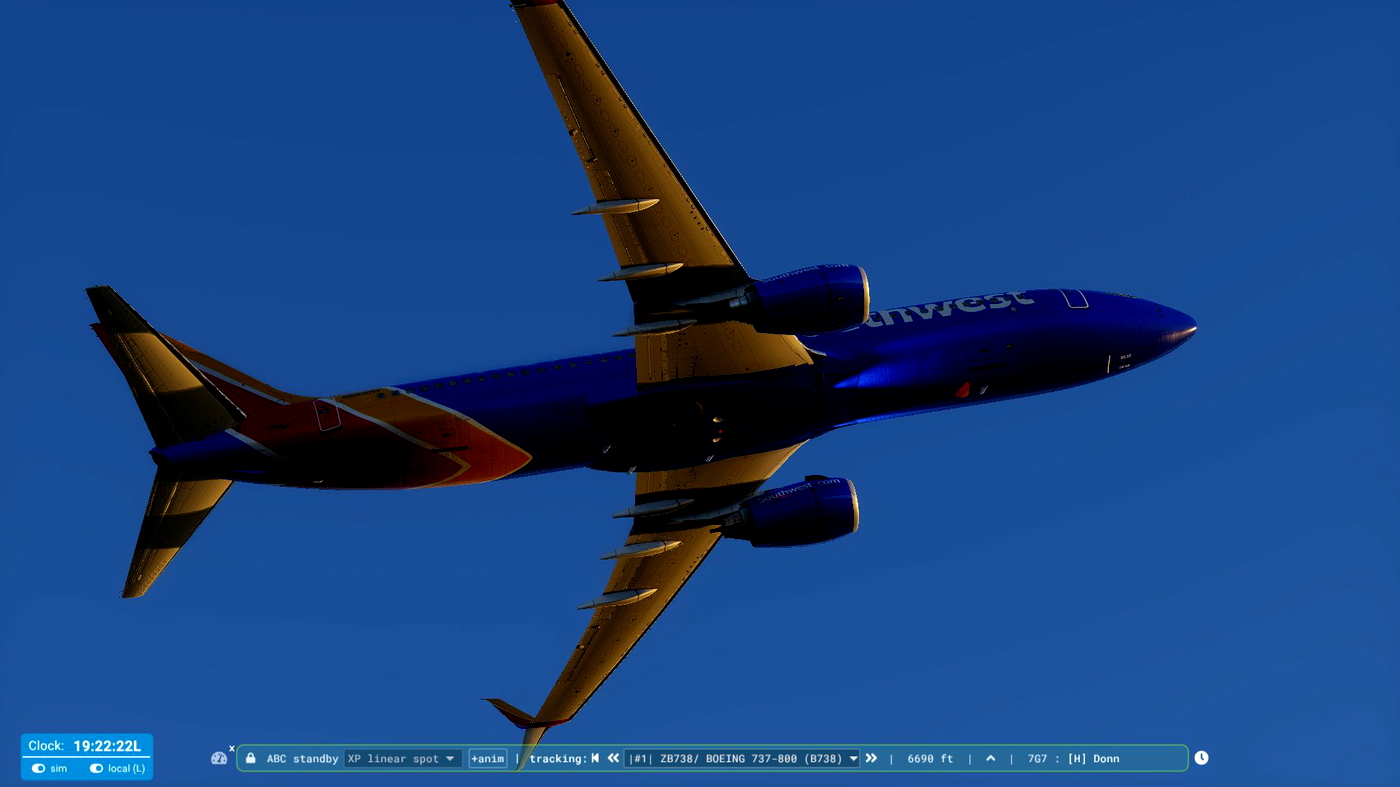Click the dropdown arrow beside B738
This screenshot has width=1400, height=787.
pos(854,758)
